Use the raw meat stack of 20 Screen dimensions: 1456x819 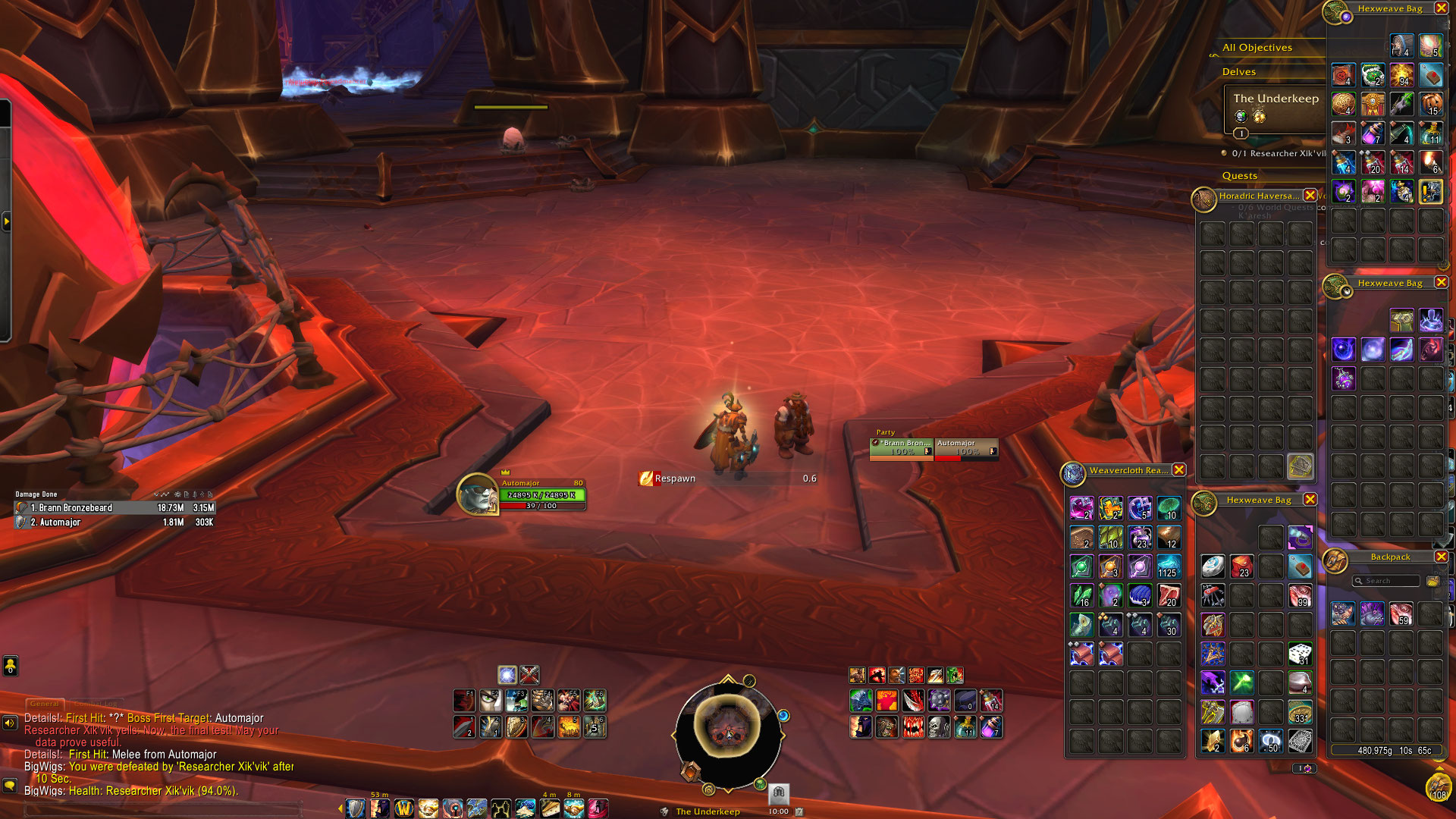[1169, 596]
